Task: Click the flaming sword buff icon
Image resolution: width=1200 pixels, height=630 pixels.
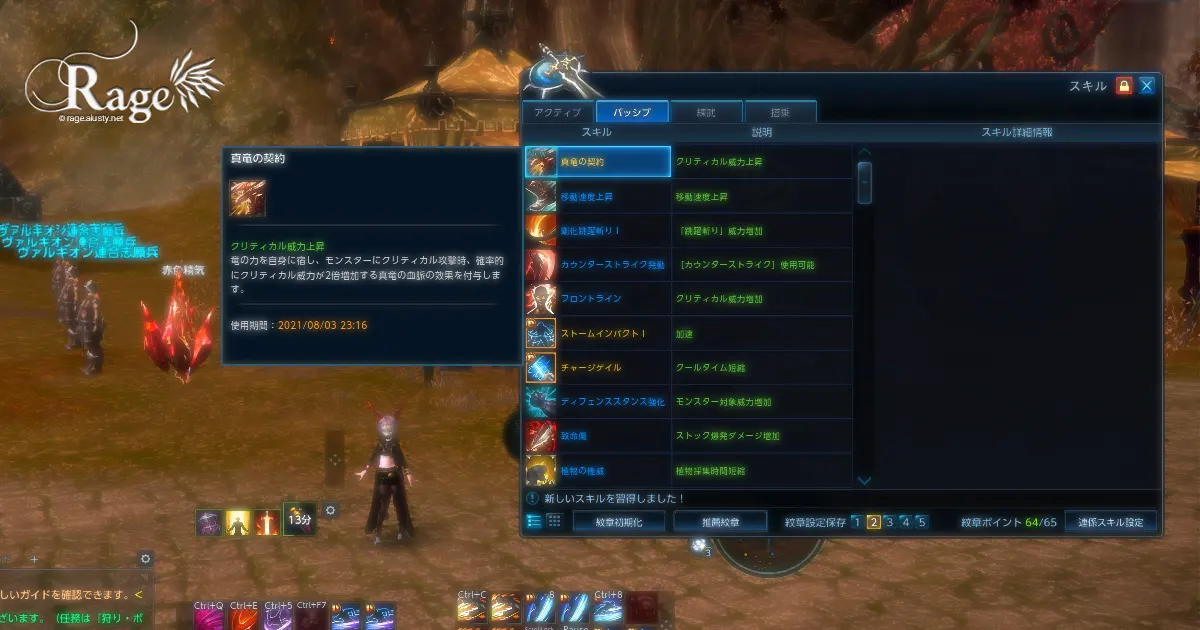Action: (x=266, y=522)
